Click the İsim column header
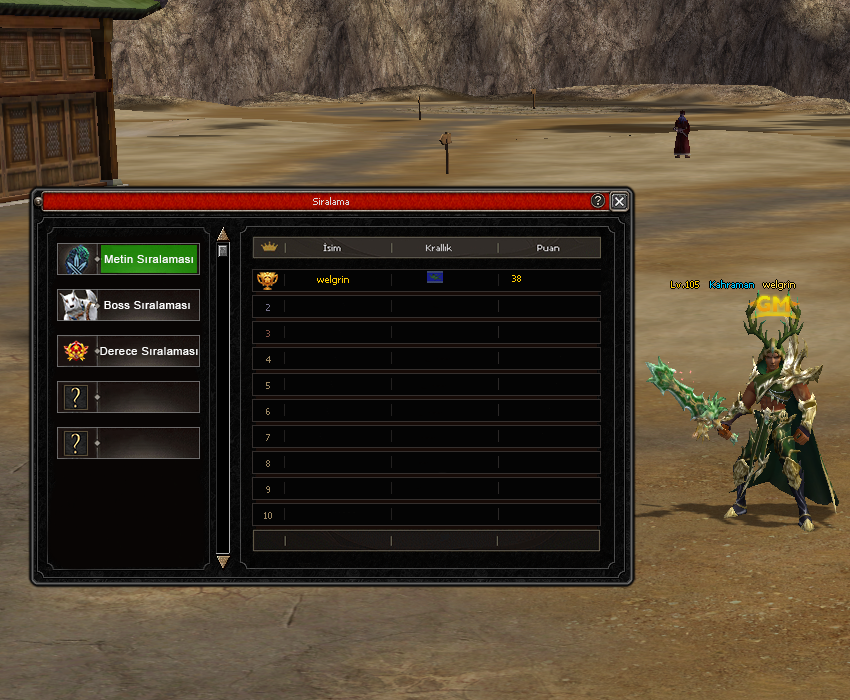 [332, 247]
